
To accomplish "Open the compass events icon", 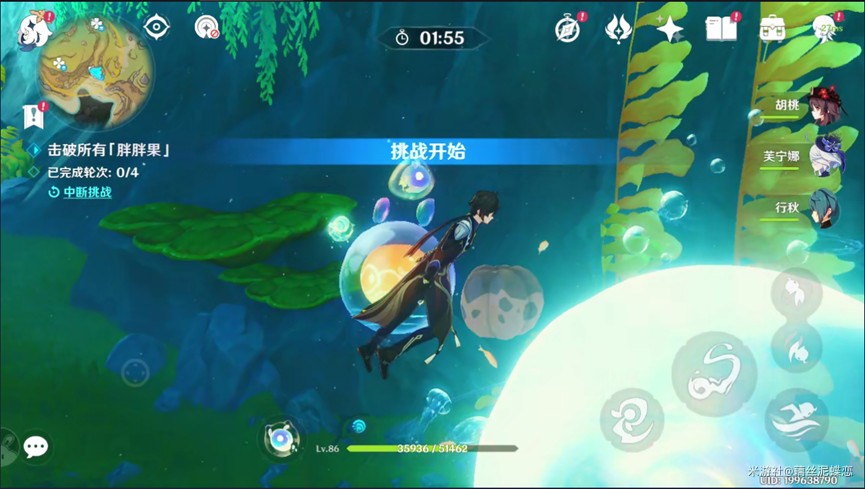I will pyautogui.click(x=568, y=29).
